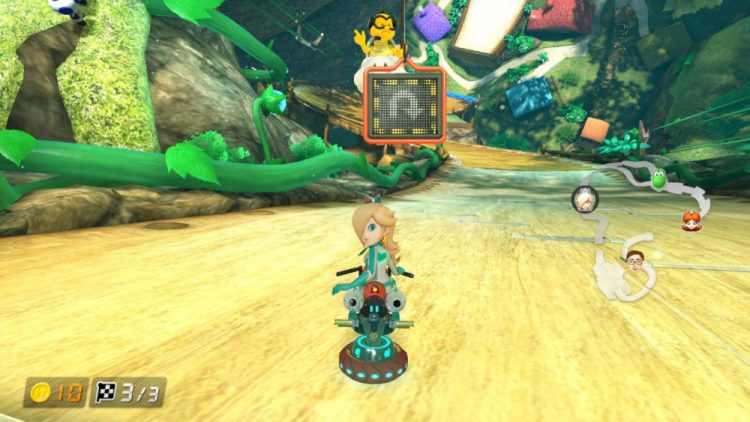Select Daisy's marker on the minimap
Viewport: 750px width, 422px height.
click(691, 222)
